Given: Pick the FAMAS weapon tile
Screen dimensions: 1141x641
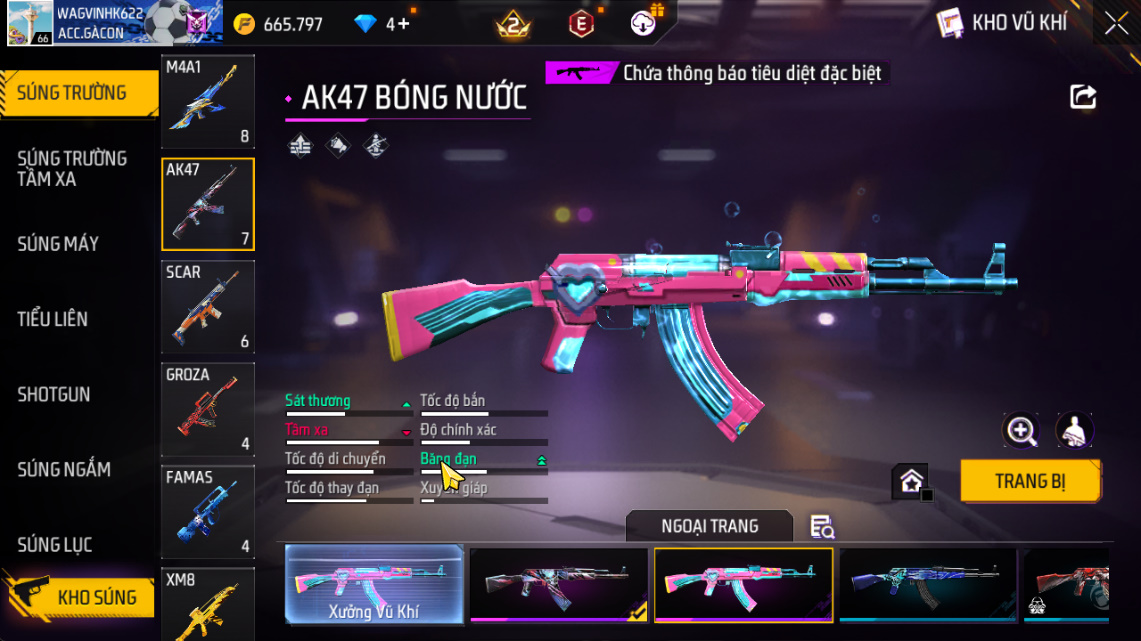Looking at the screenshot, I should click(x=208, y=512).
